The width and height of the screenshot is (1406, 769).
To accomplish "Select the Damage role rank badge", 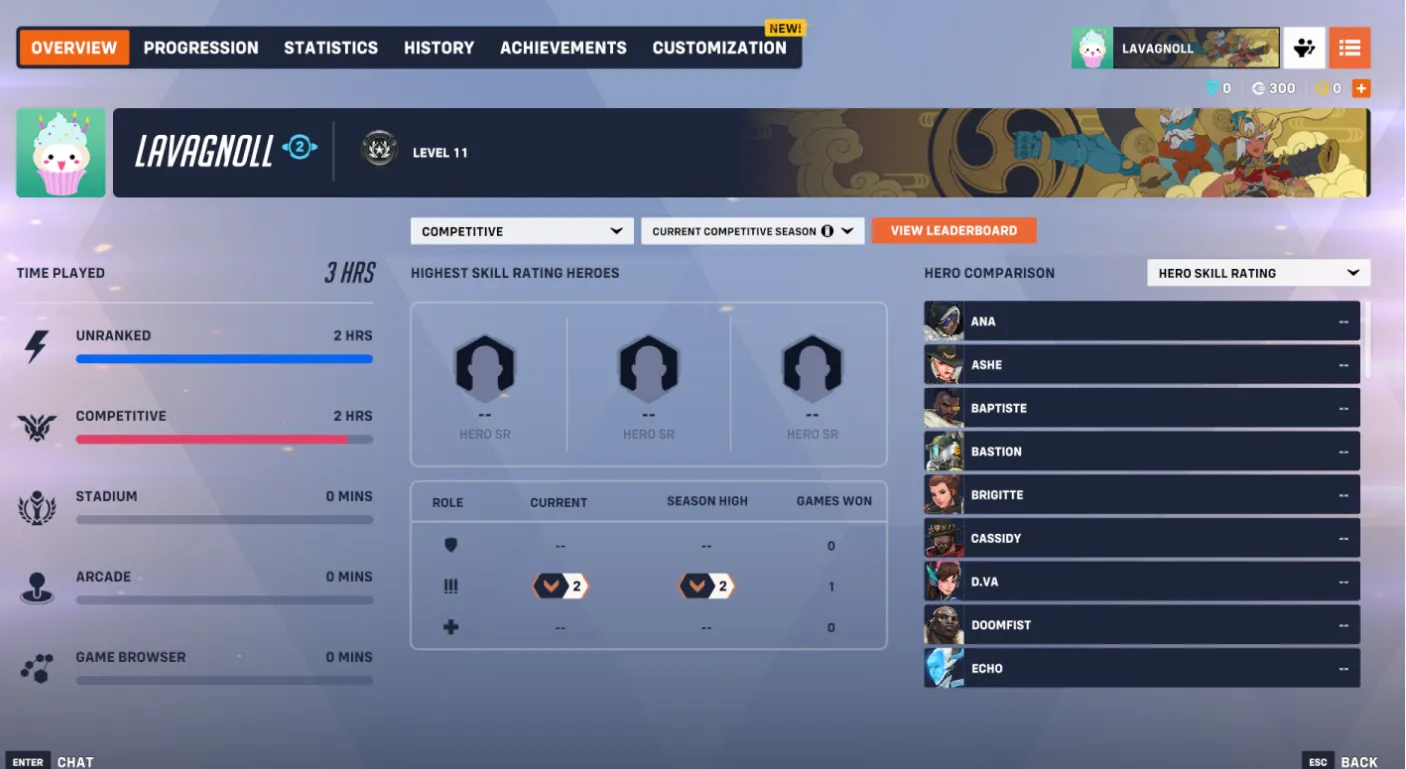I will (x=559, y=586).
